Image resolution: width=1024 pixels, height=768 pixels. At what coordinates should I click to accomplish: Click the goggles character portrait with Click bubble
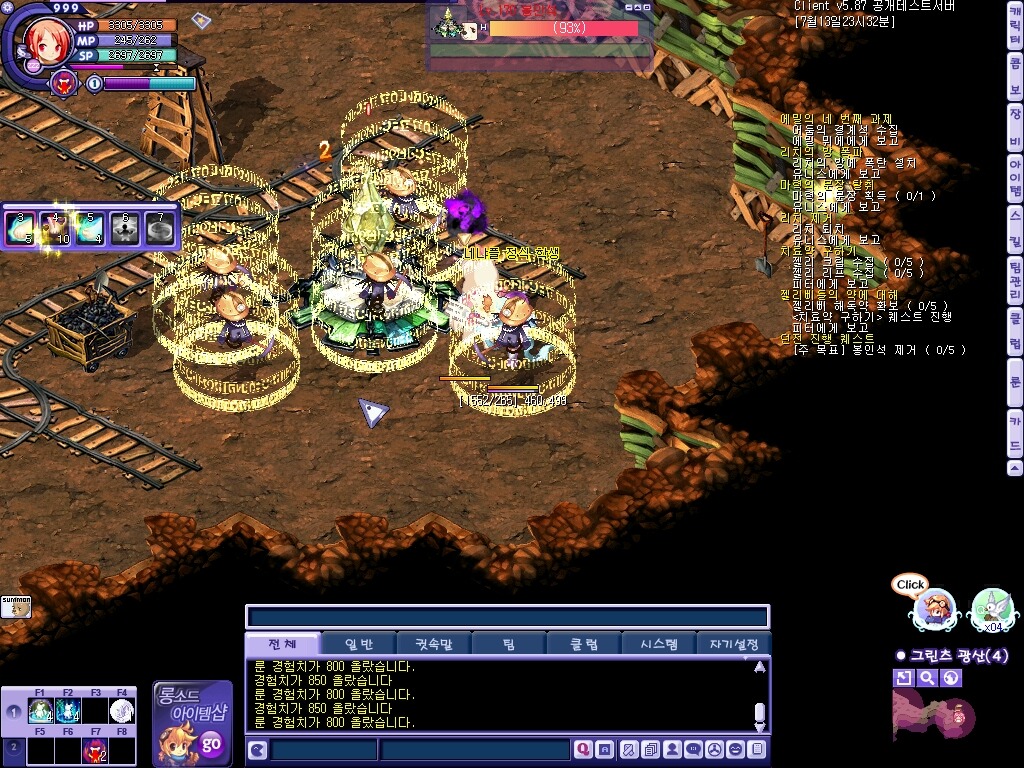(936, 607)
